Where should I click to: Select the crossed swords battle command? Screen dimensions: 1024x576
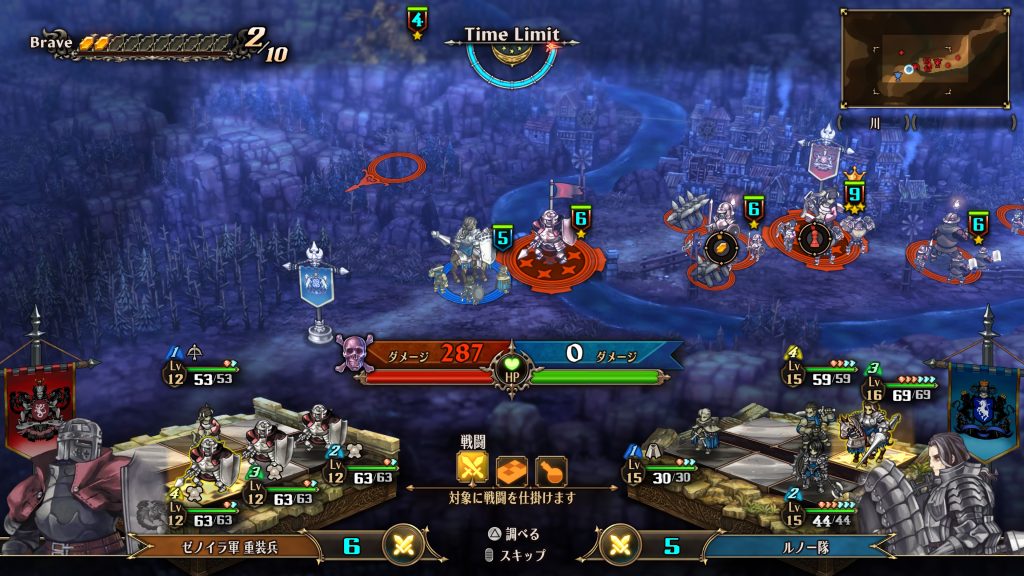click(472, 468)
